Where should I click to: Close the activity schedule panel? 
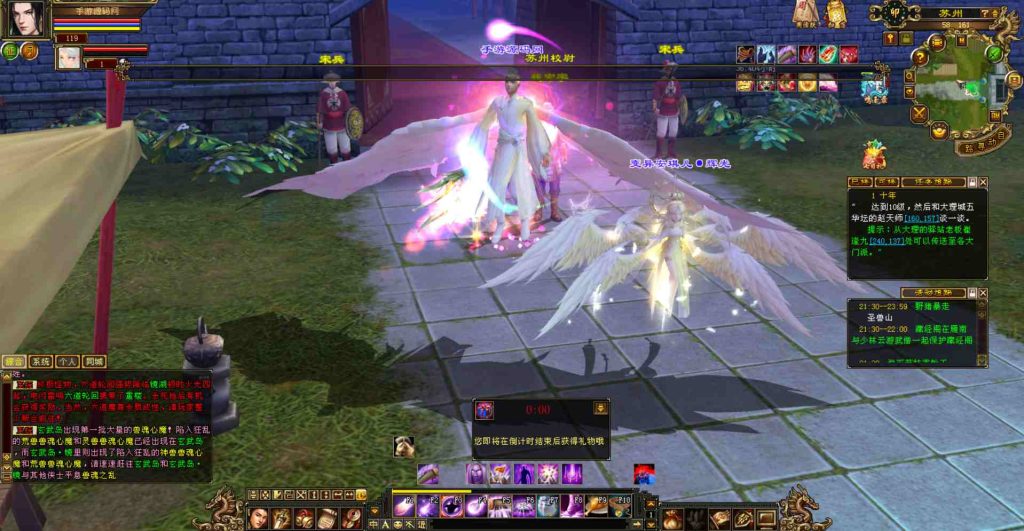coord(983,293)
